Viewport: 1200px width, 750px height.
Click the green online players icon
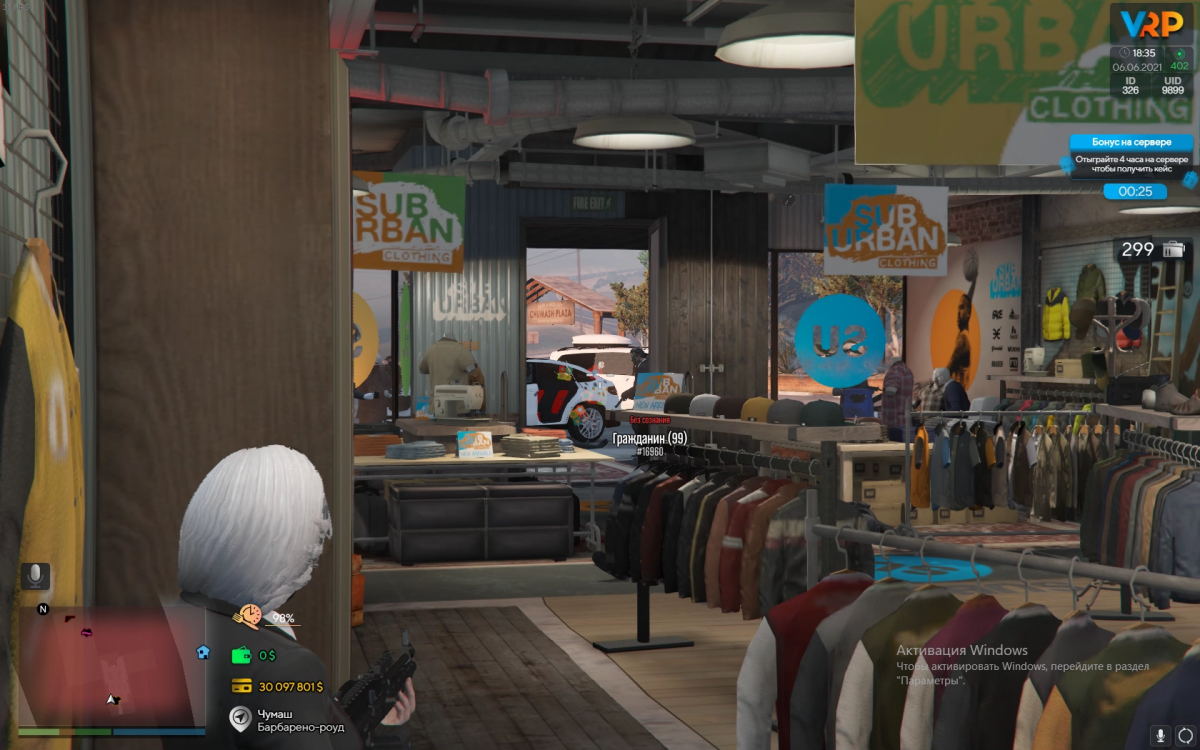(x=1179, y=53)
